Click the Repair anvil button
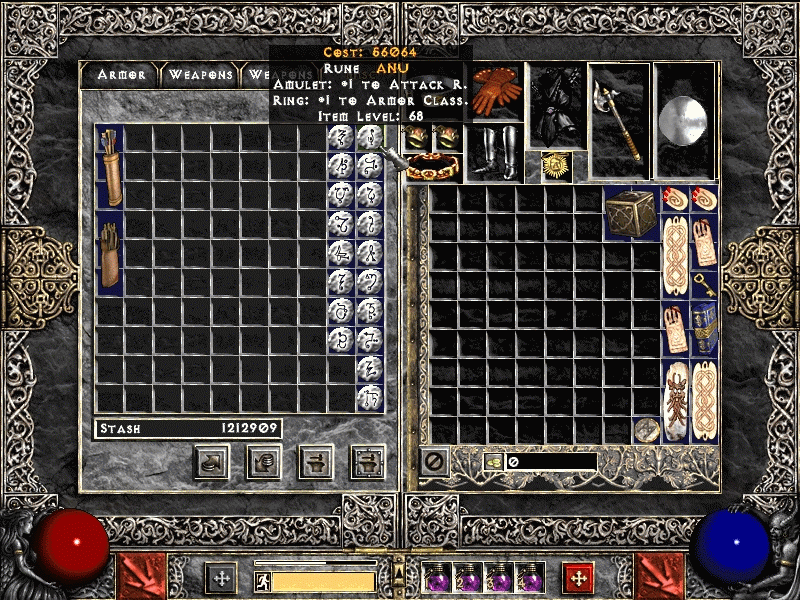The width and height of the screenshot is (800, 600). (x=316, y=462)
